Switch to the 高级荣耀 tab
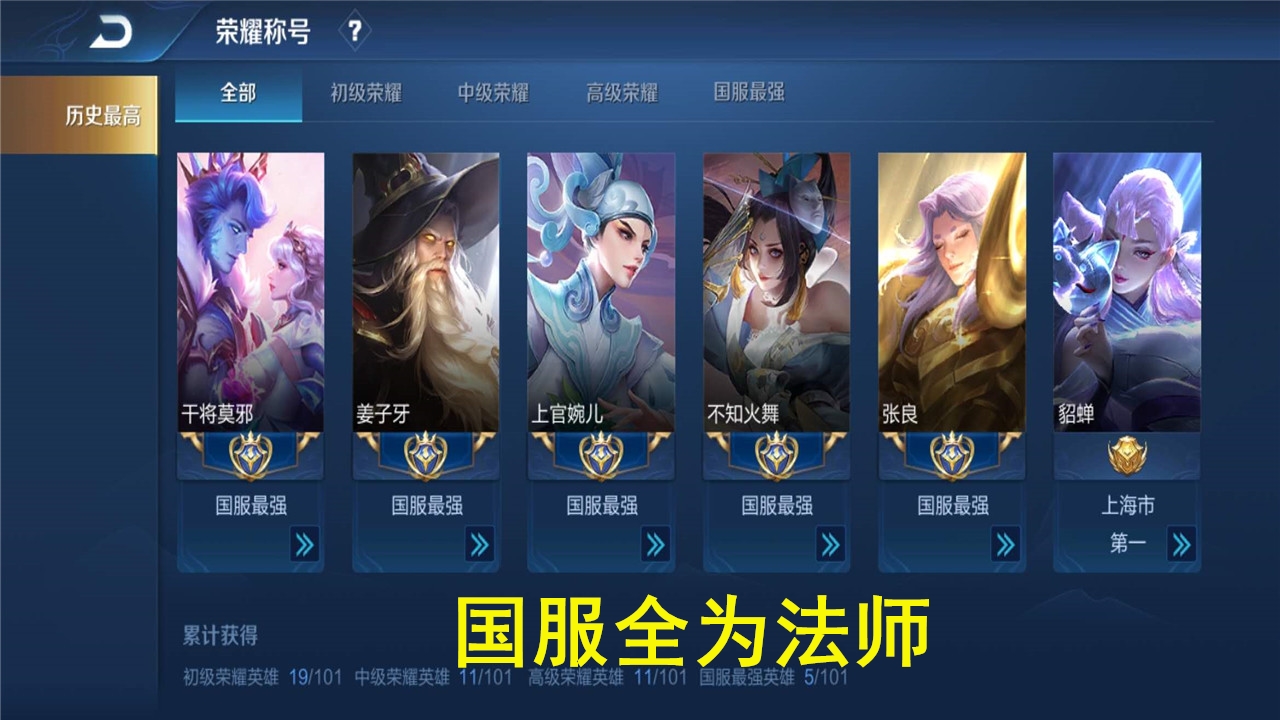1280x720 pixels. 621,94
